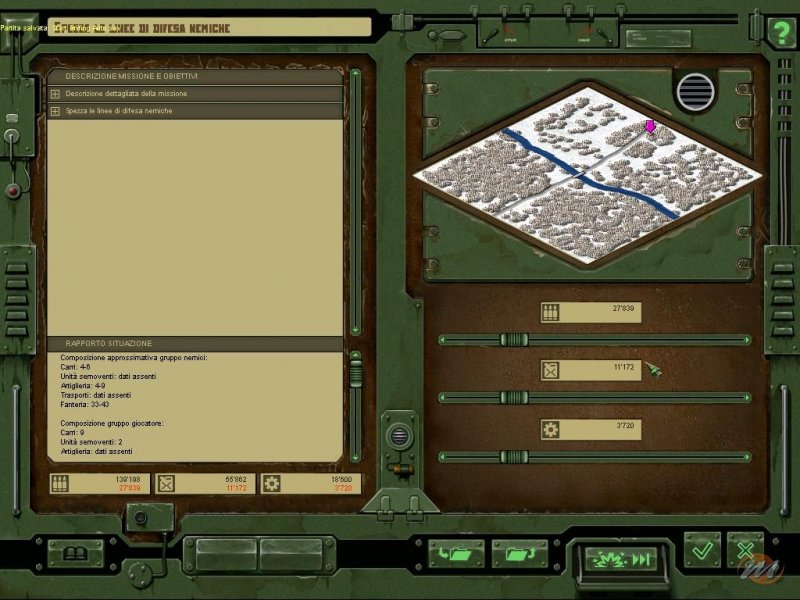Click right arrow of the ammunition slider
800x600 pixels.
[747, 340]
